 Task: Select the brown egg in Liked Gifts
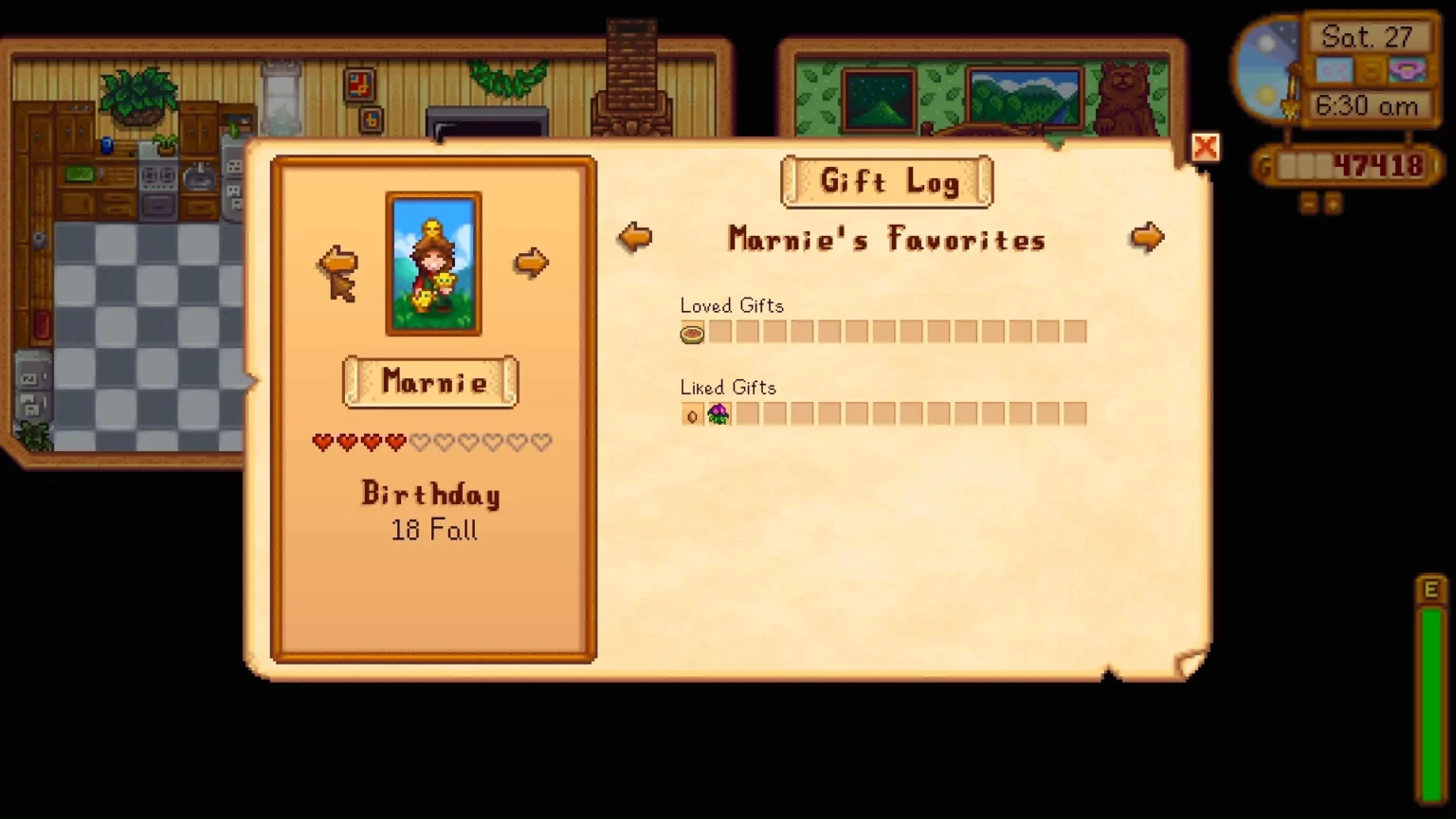[x=692, y=415]
